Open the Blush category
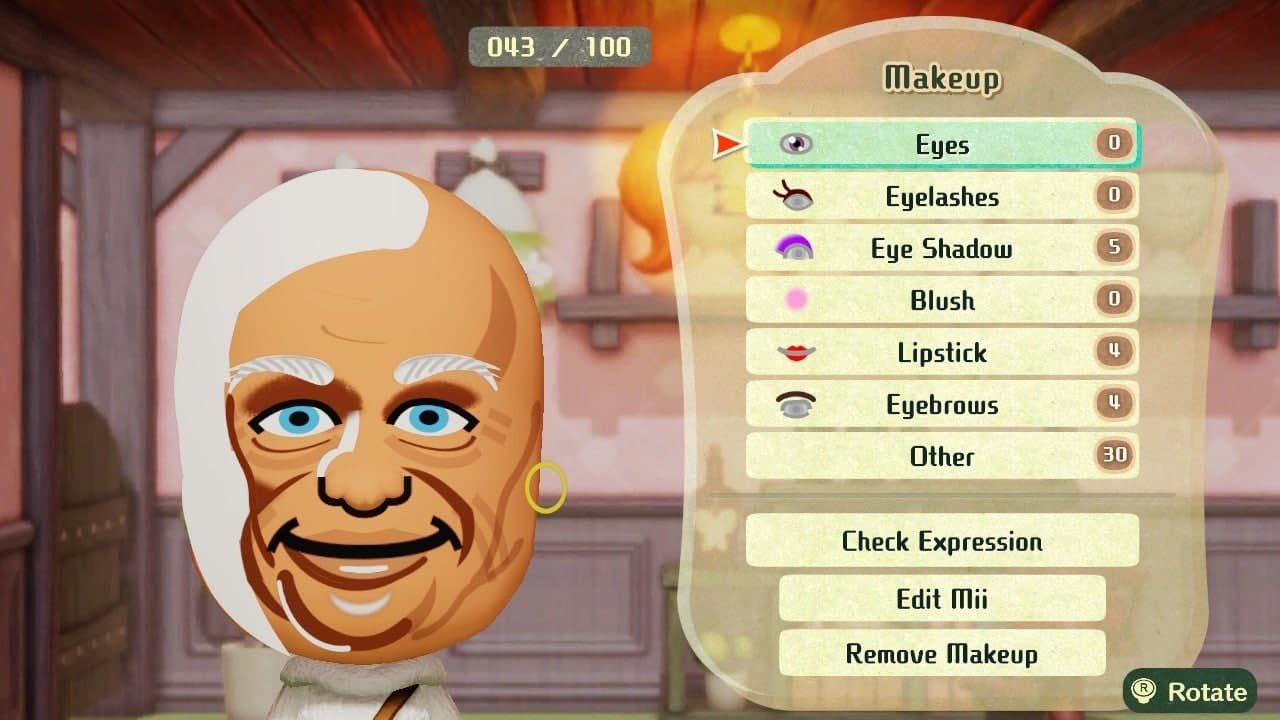Image resolution: width=1280 pixels, height=720 pixels. coord(940,301)
